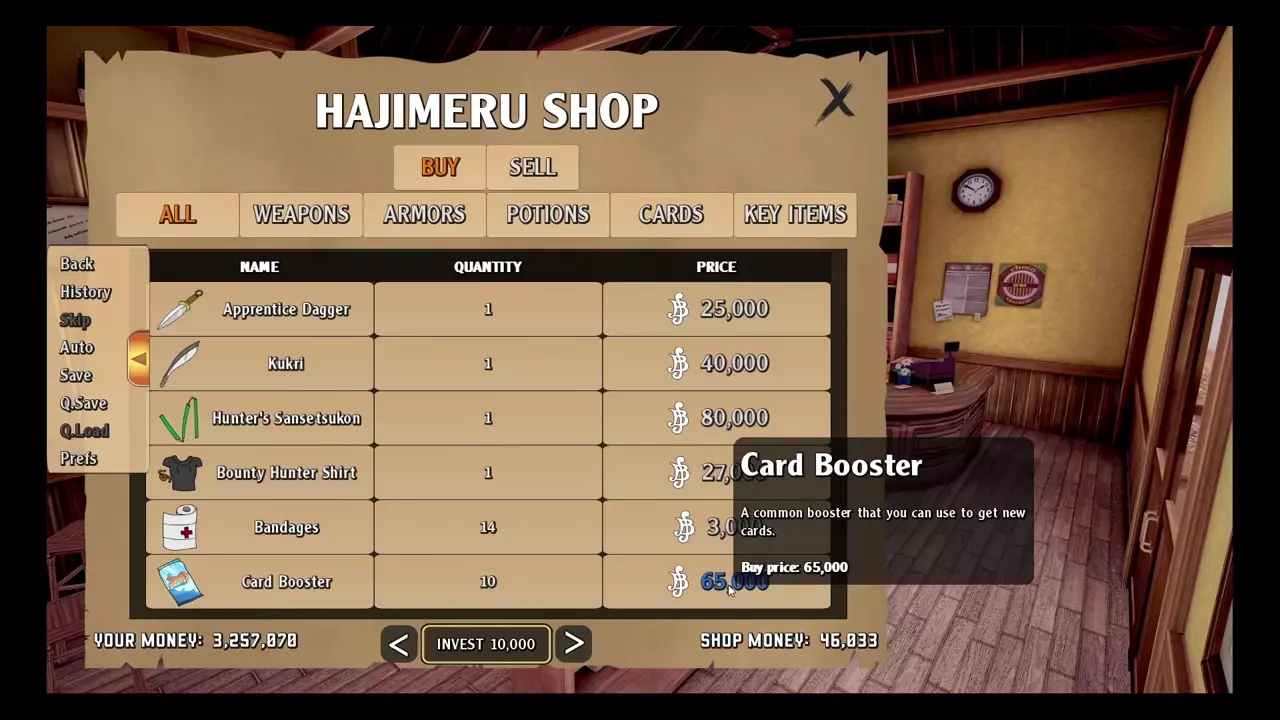Screen dimensions: 1280x720
Task: Click the Card Booster item
Action: pos(286,582)
